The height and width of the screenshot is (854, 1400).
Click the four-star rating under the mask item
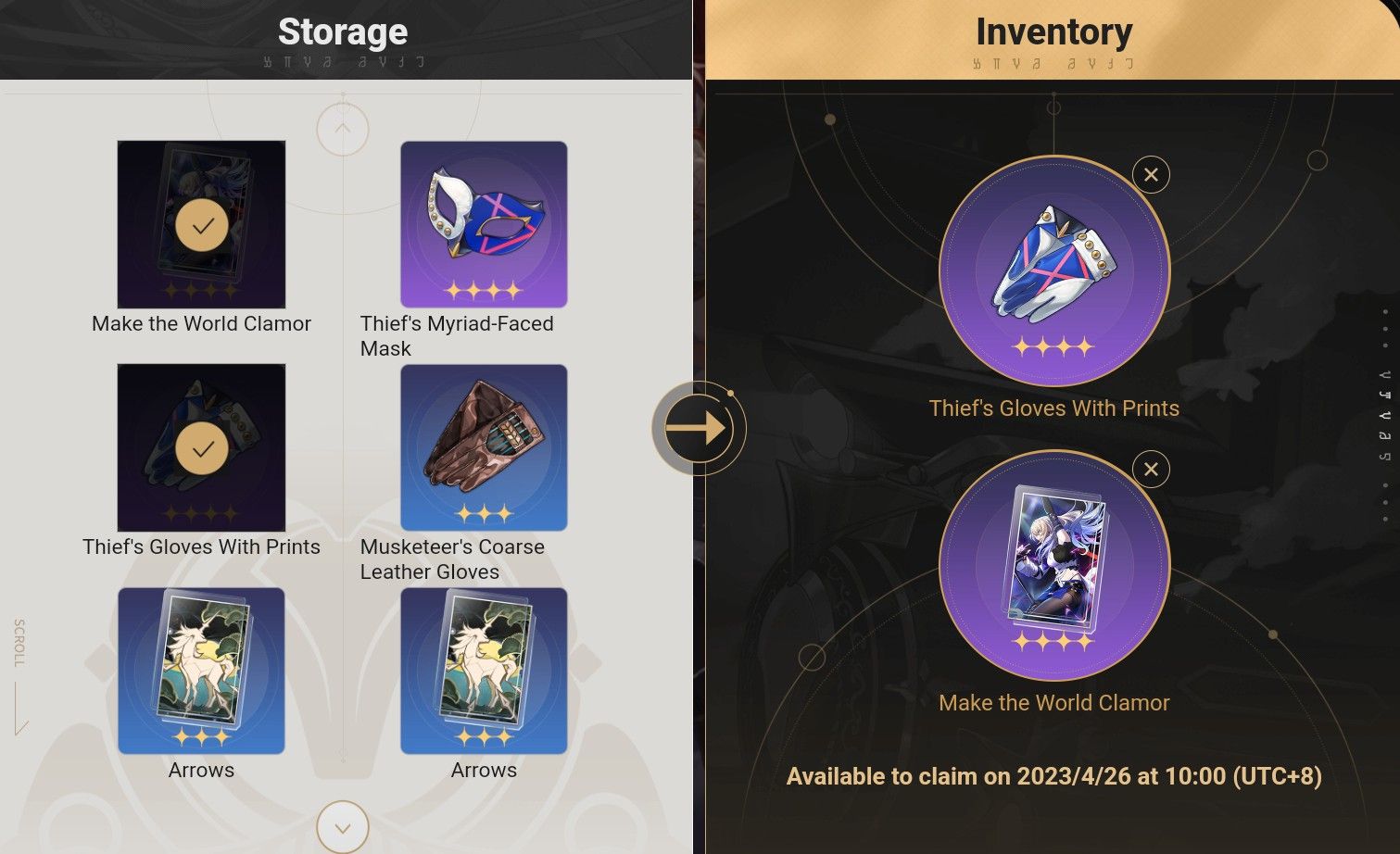[483, 290]
